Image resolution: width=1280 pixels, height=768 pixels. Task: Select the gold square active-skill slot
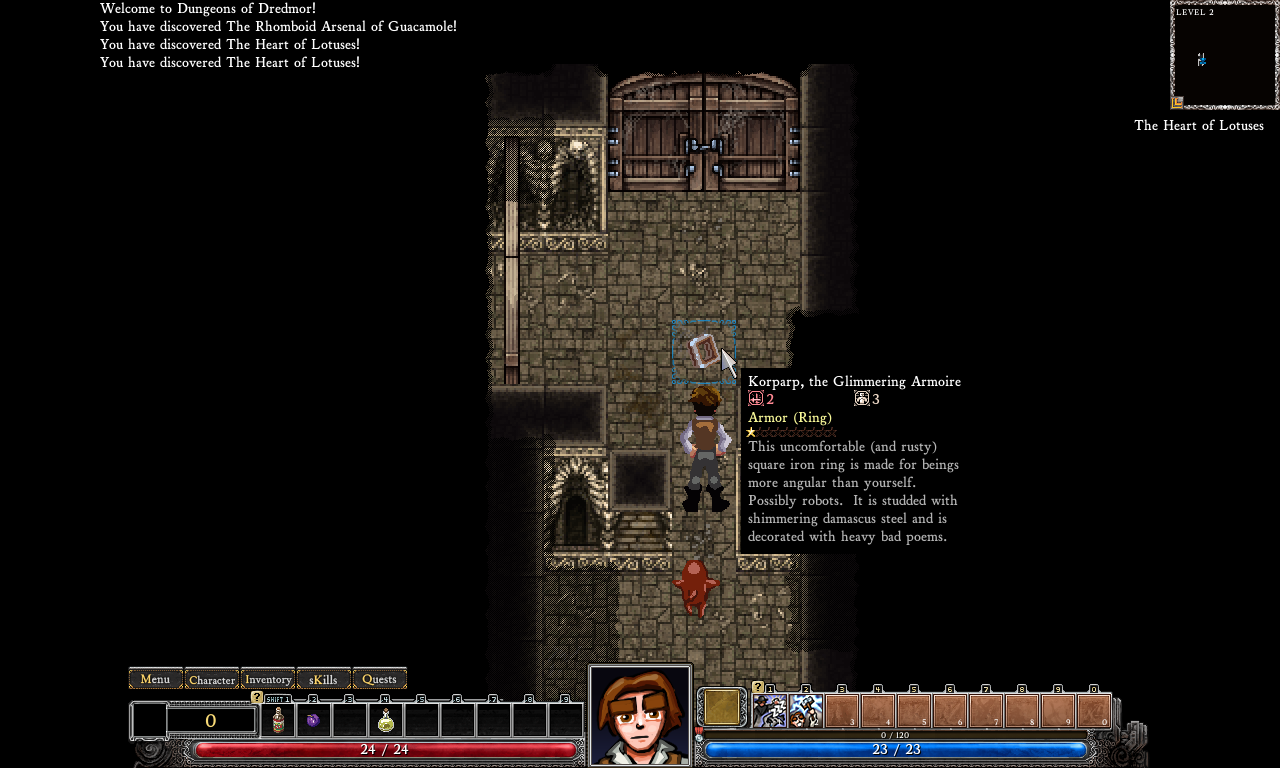[722, 707]
